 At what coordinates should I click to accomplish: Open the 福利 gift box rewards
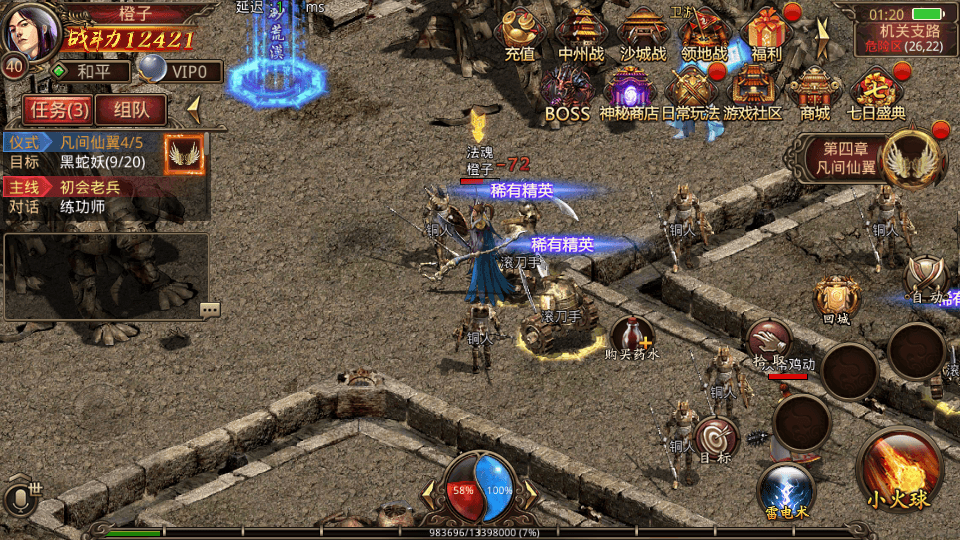coord(767,35)
